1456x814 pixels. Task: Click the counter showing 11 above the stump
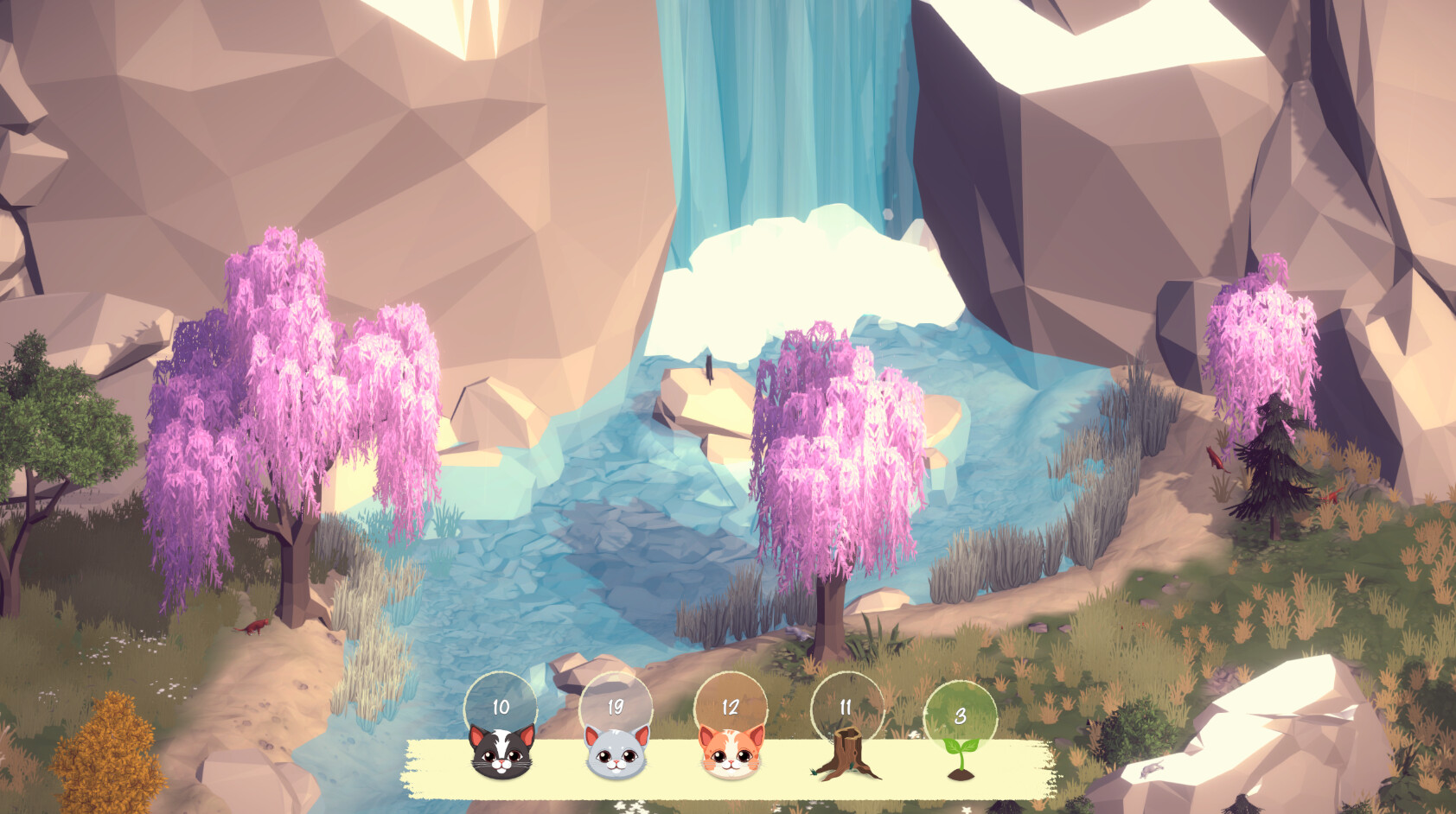845,707
